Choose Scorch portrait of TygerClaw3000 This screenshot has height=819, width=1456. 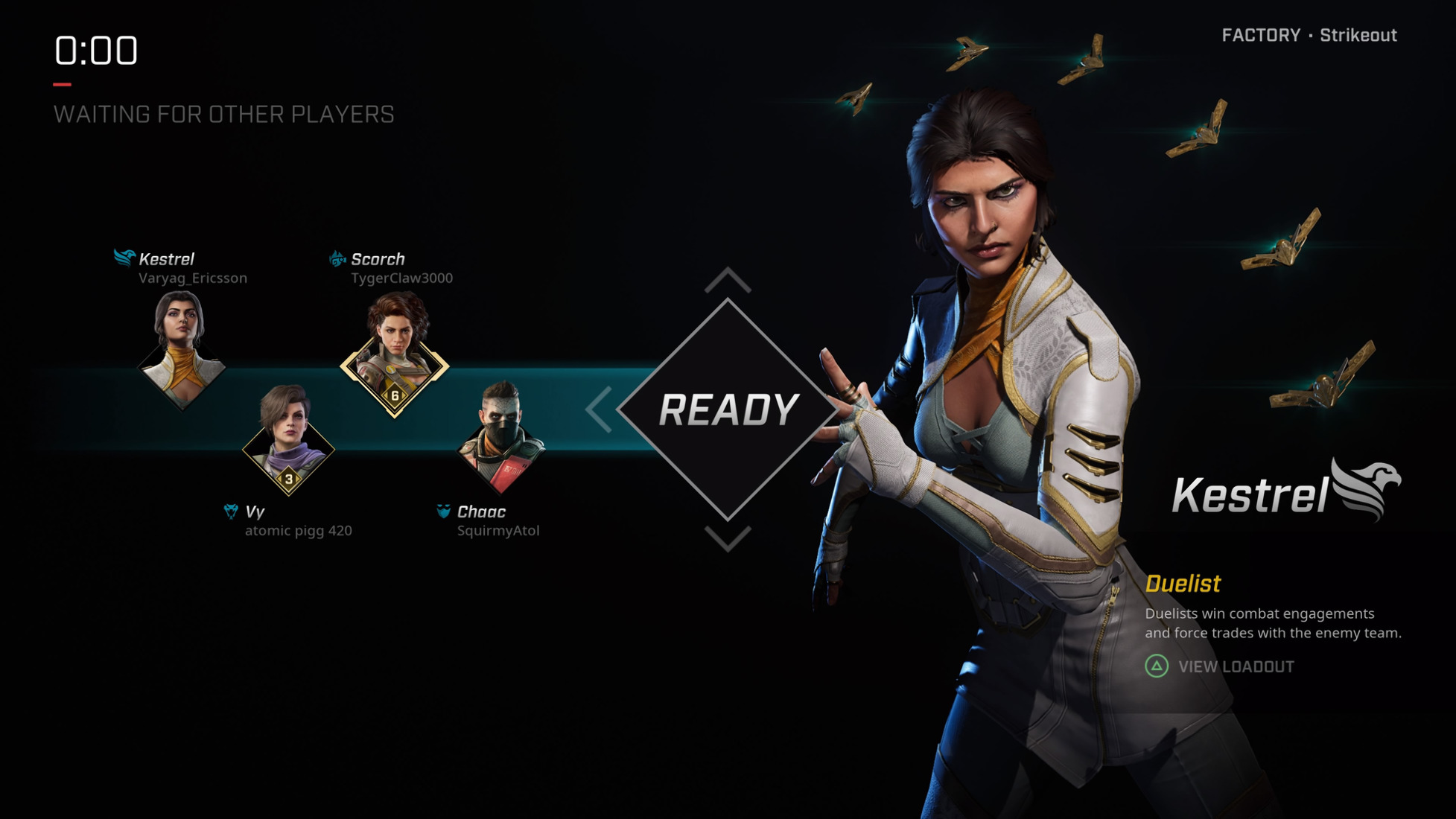click(395, 355)
